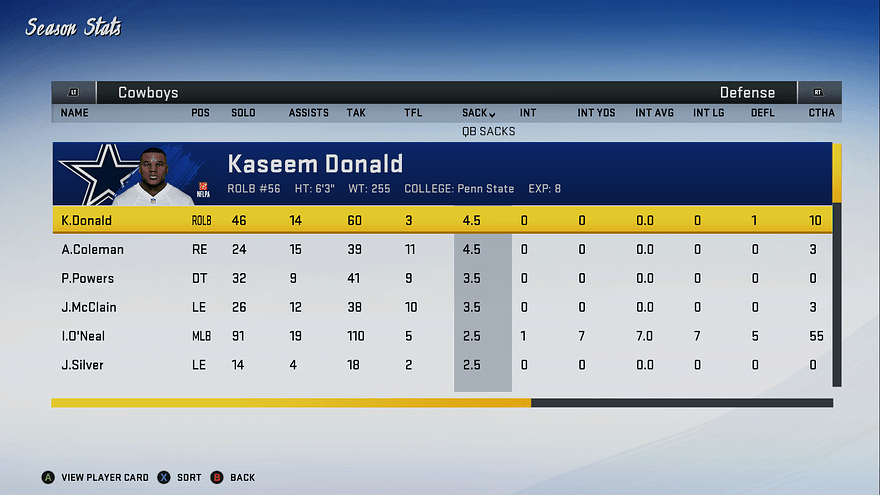Viewport: 880px width, 495px height.
Task: Sort by the INT YDS column
Action: [596, 113]
